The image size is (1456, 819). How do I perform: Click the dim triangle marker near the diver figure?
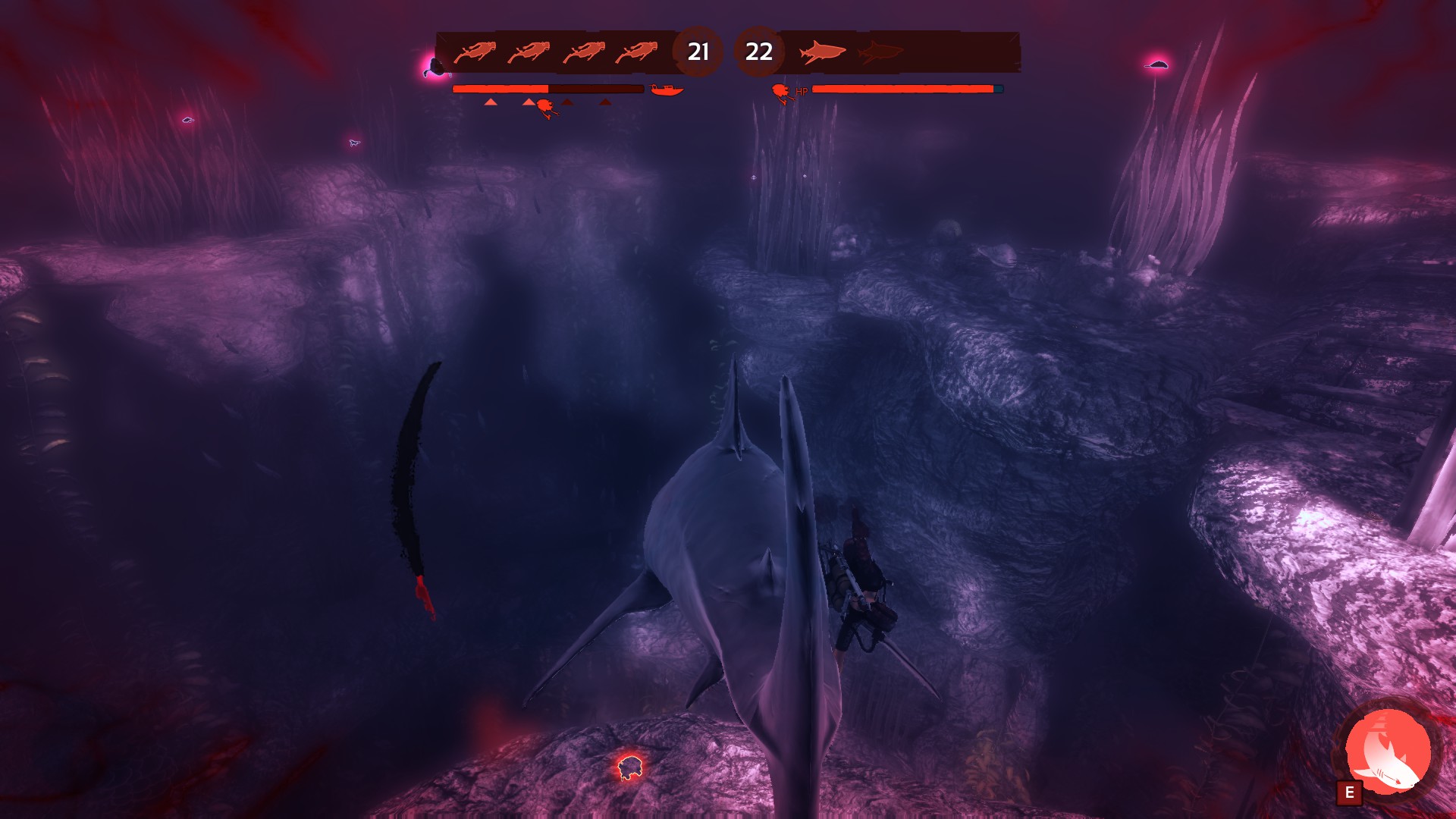tap(566, 102)
